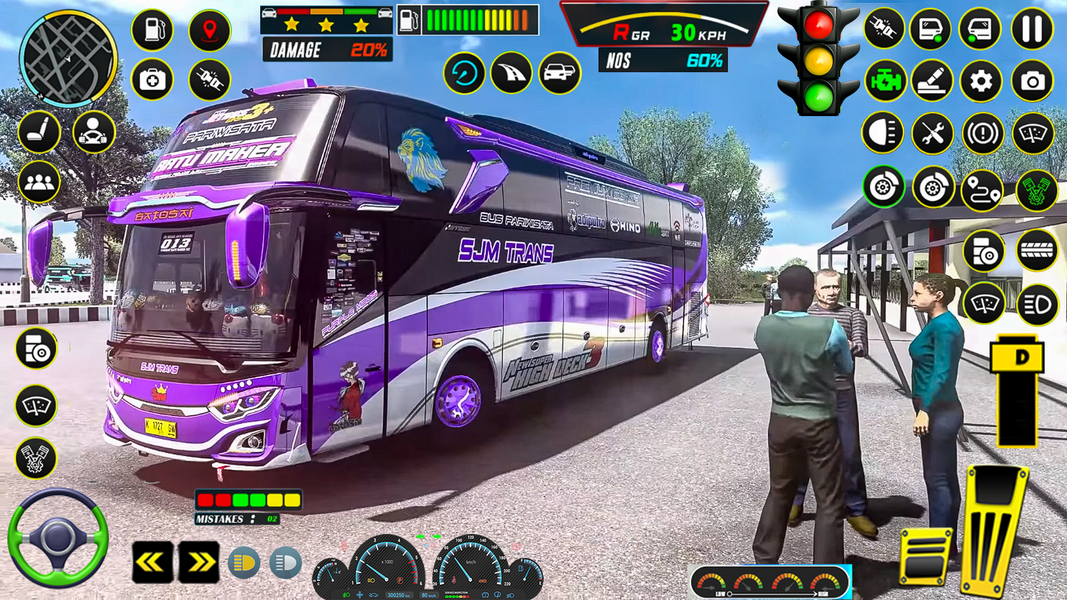This screenshot has height=600, width=1067.
Task: Open the camera view button
Action: click(x=1032, y=81)
